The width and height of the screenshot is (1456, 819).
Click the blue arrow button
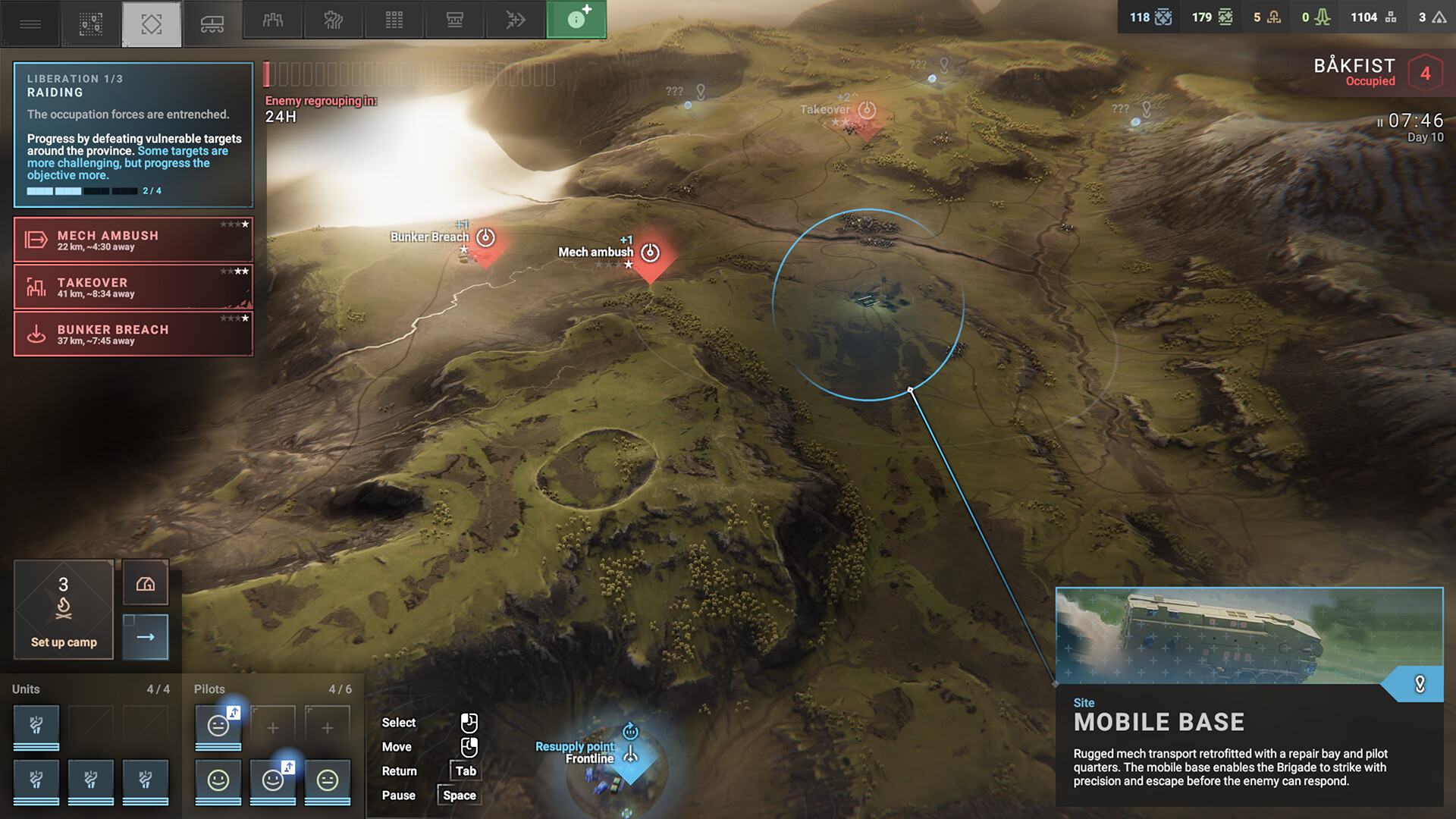tap(146, 637)
